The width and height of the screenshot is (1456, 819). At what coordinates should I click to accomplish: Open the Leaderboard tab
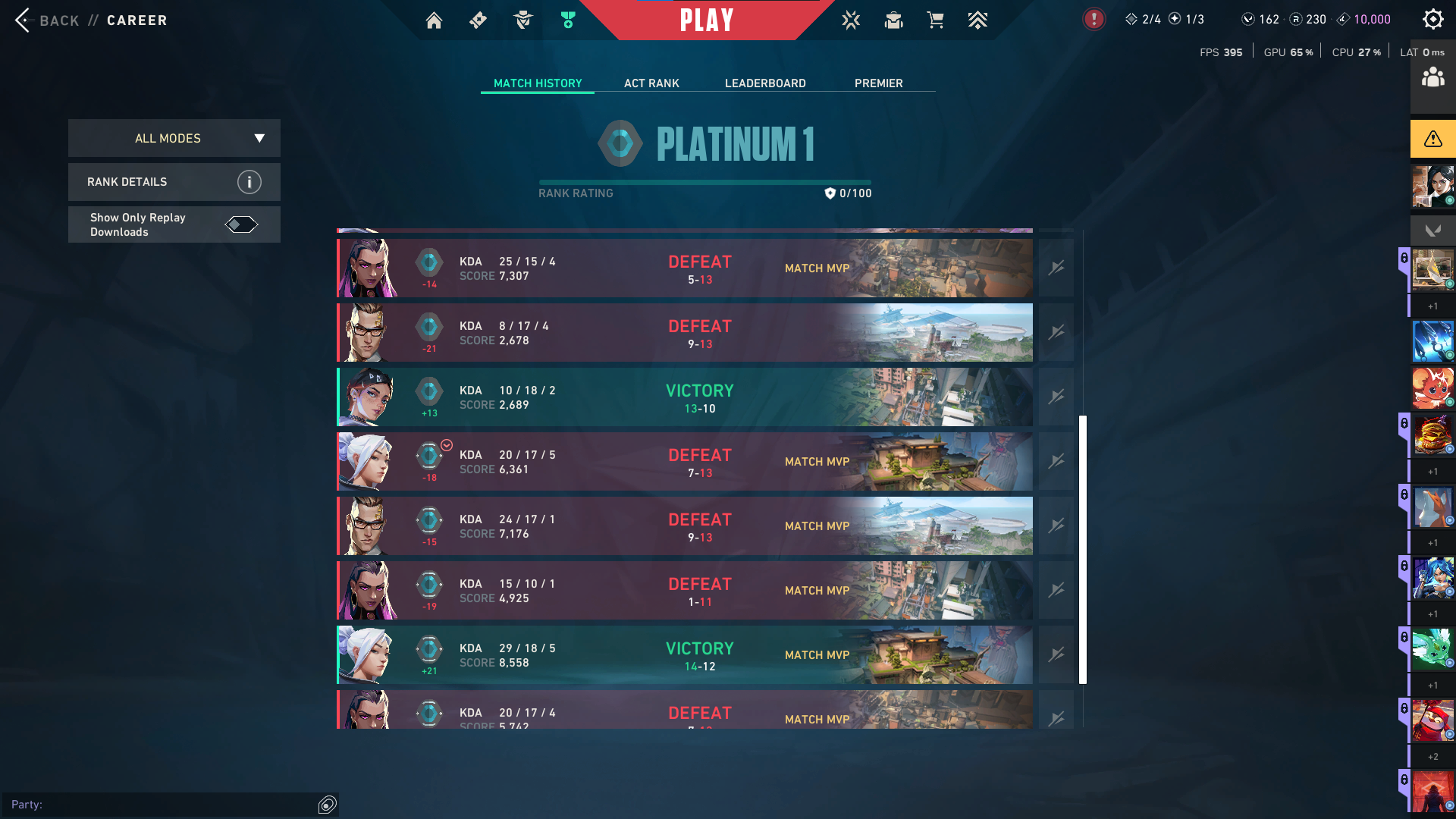coord(765,83)
